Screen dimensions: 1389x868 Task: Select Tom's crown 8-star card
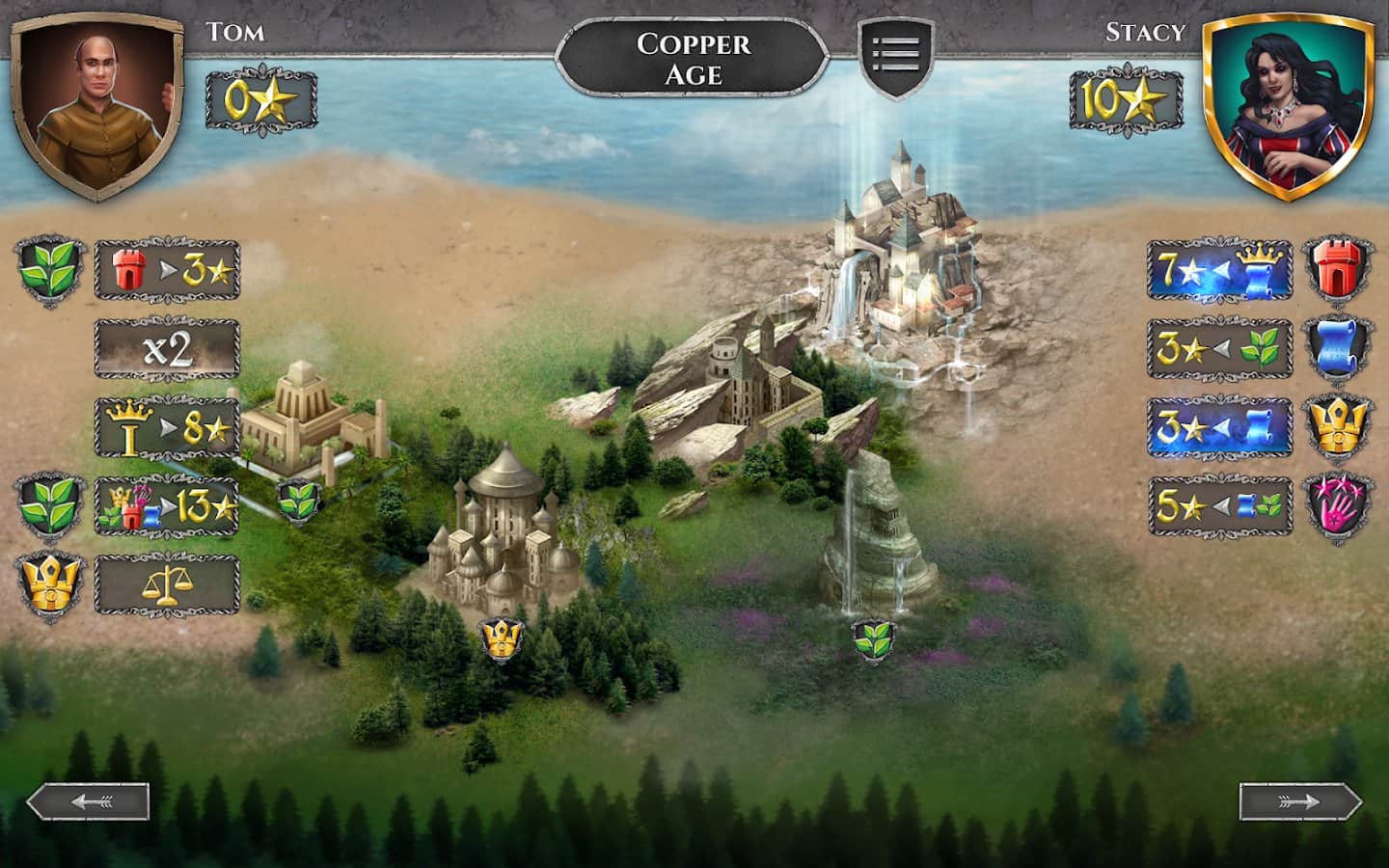(x=167, y=428)
